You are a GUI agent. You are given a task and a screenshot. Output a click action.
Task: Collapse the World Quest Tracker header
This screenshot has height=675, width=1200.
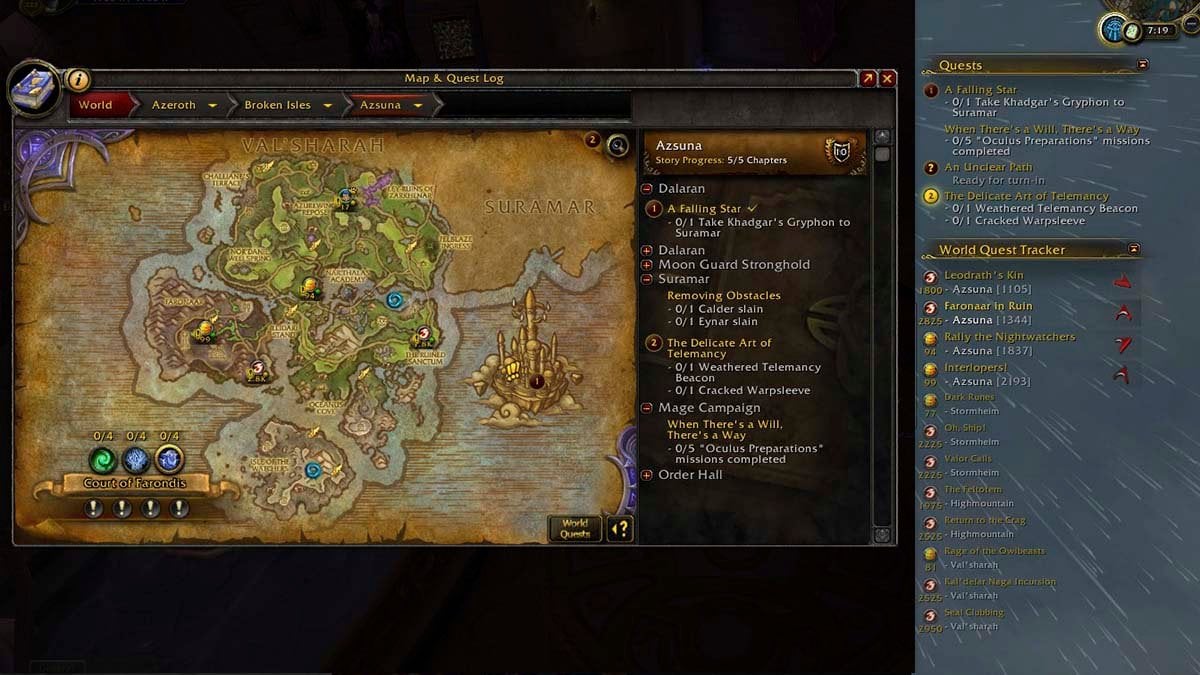pos(1134,249)
